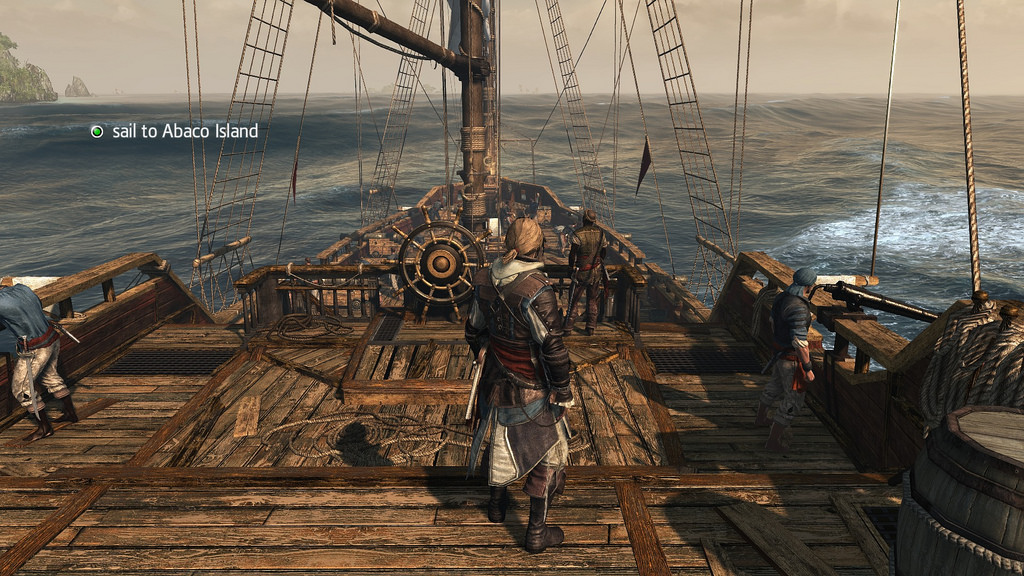Select the 'sail to Abaco Island' objective tracker

[x=174, y=131]
